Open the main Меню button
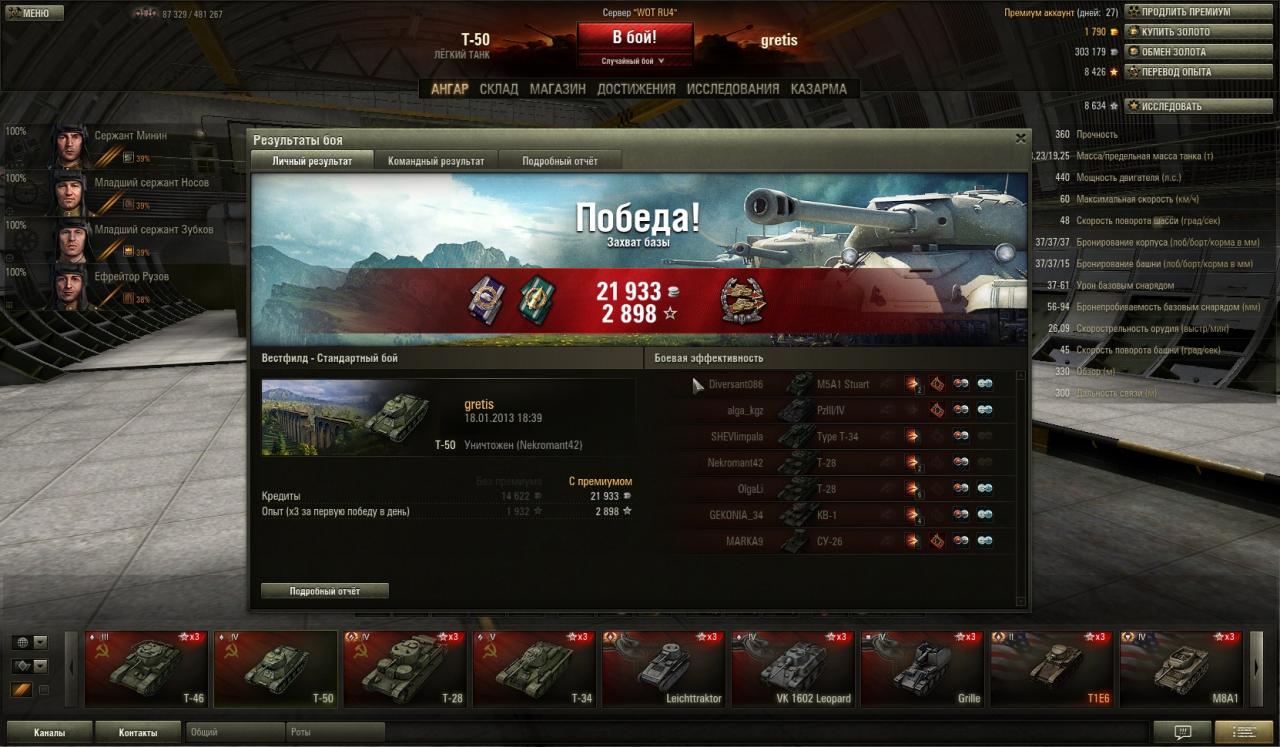Screen dimensions: 1280x747 click(33, 13)
